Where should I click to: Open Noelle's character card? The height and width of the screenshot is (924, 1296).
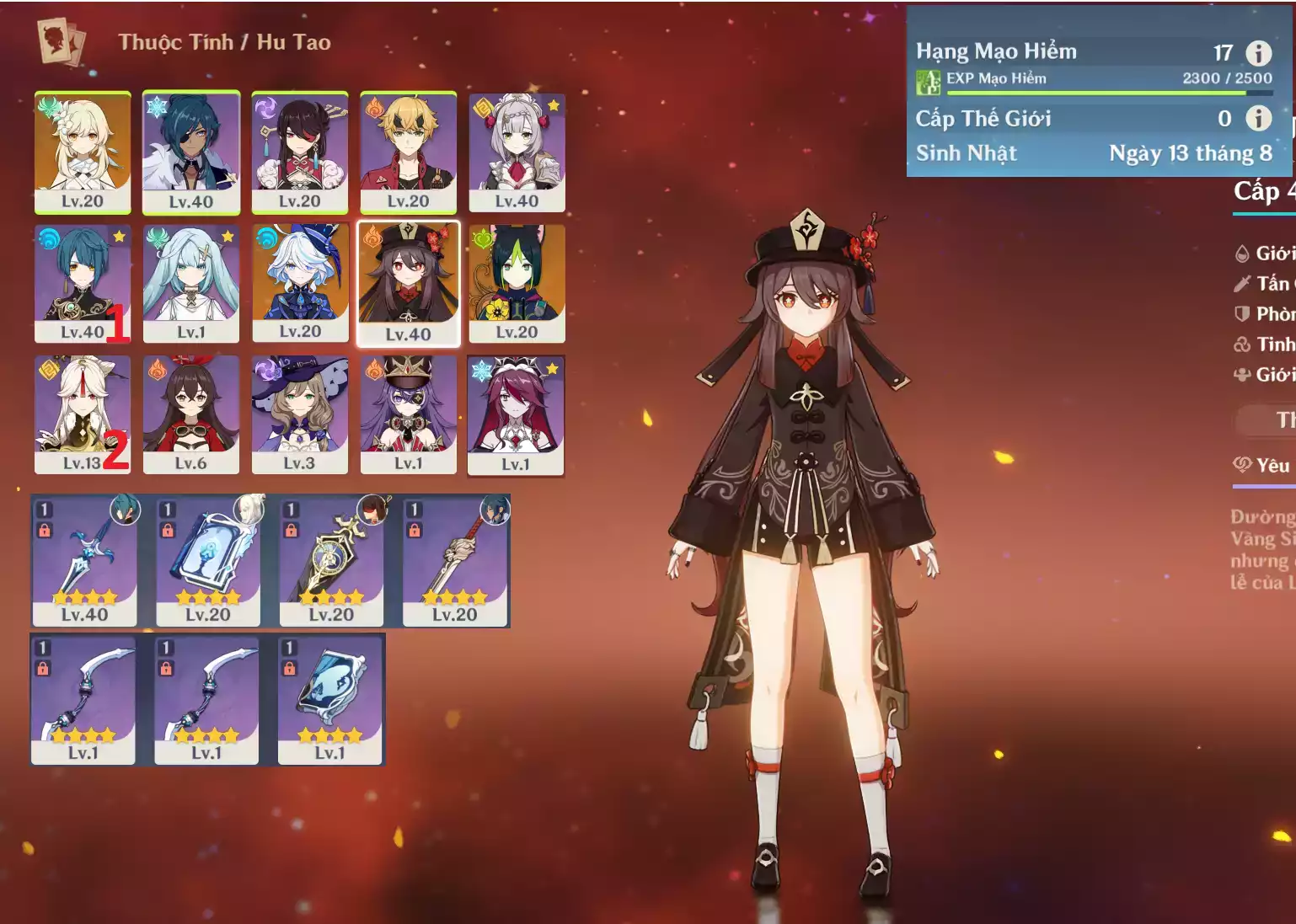(517, 152)
